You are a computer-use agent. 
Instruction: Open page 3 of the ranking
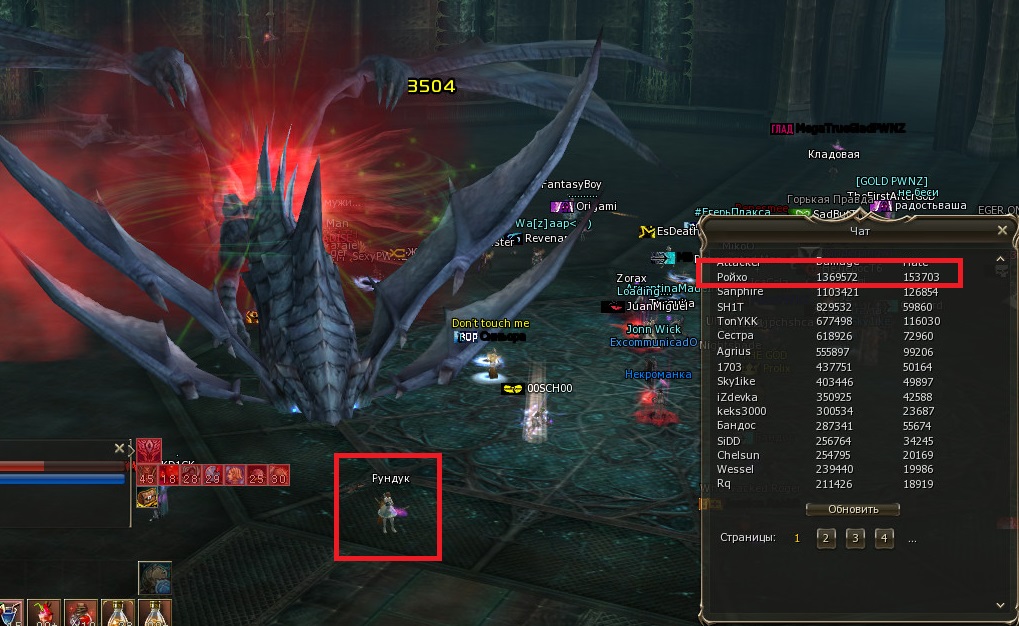click(855, 538)
